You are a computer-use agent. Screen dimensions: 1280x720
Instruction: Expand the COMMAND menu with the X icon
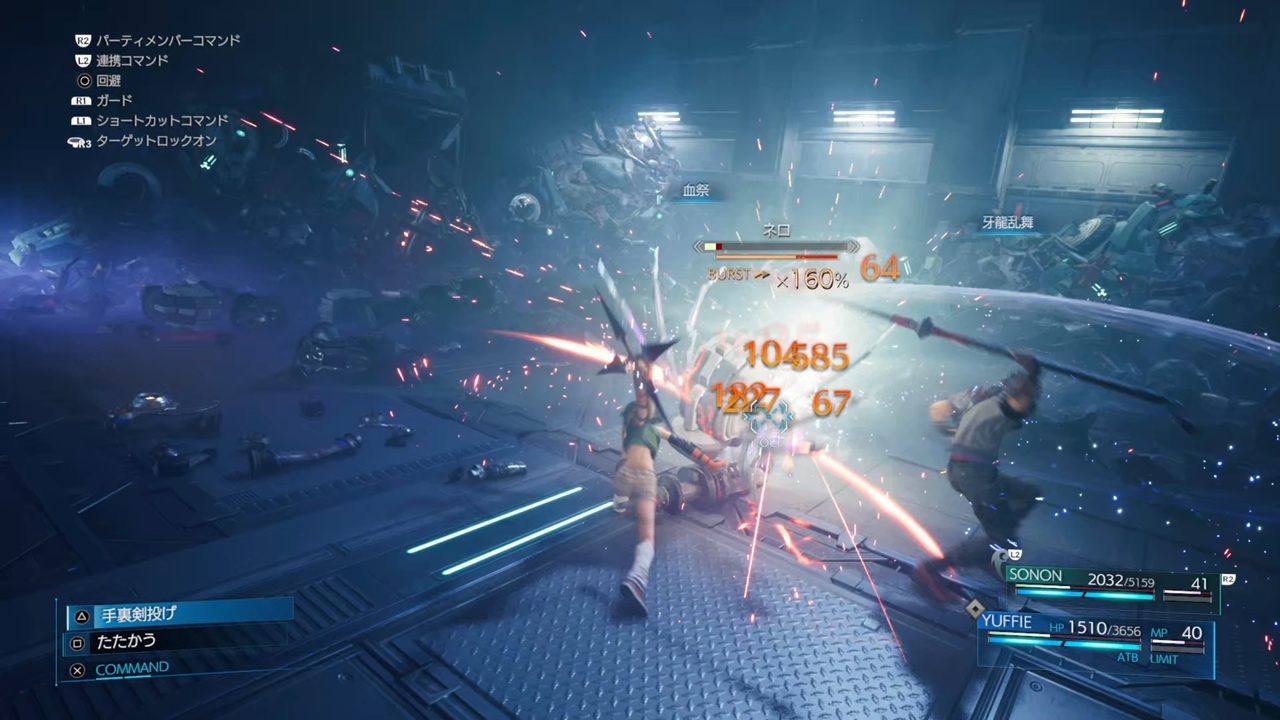pos(77,668)
